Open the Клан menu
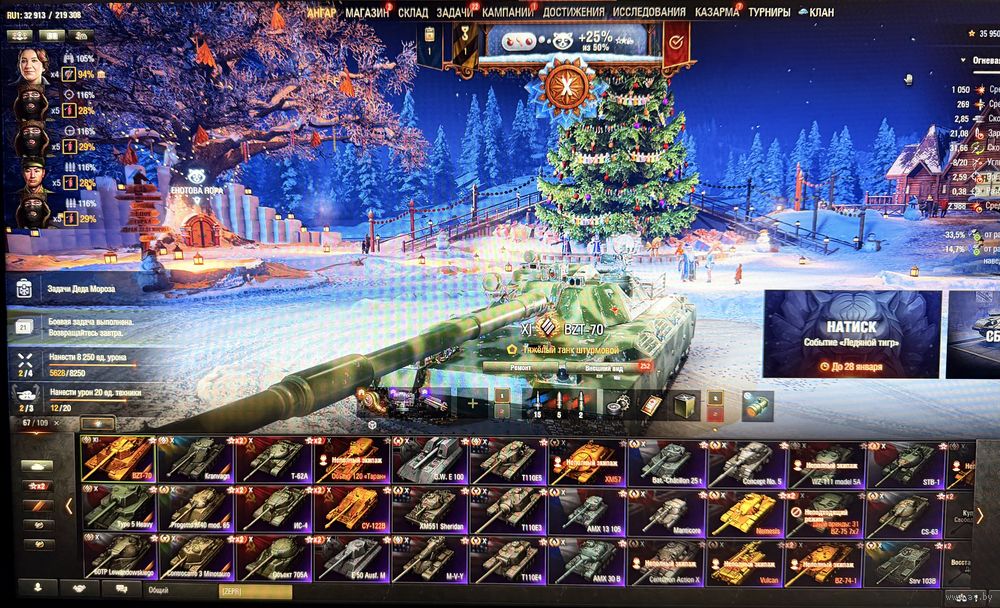Viewport: 1000px width, 608px height. pos(820,12)
